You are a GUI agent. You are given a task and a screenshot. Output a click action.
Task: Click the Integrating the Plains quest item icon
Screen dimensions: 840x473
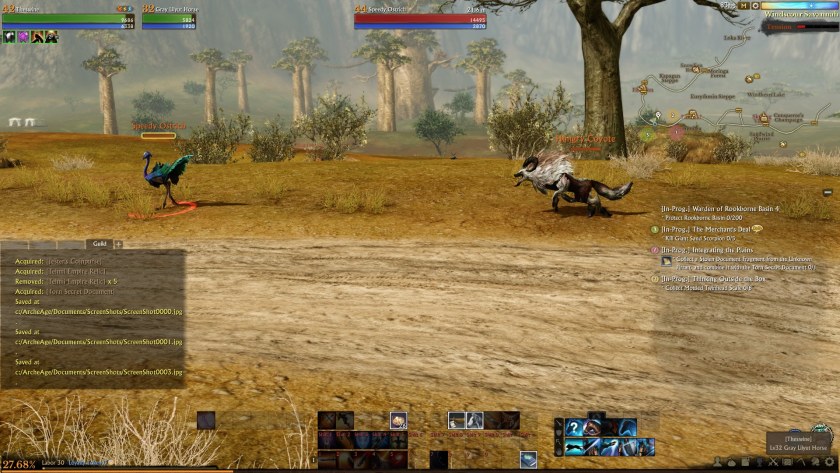tap(667, 260)
